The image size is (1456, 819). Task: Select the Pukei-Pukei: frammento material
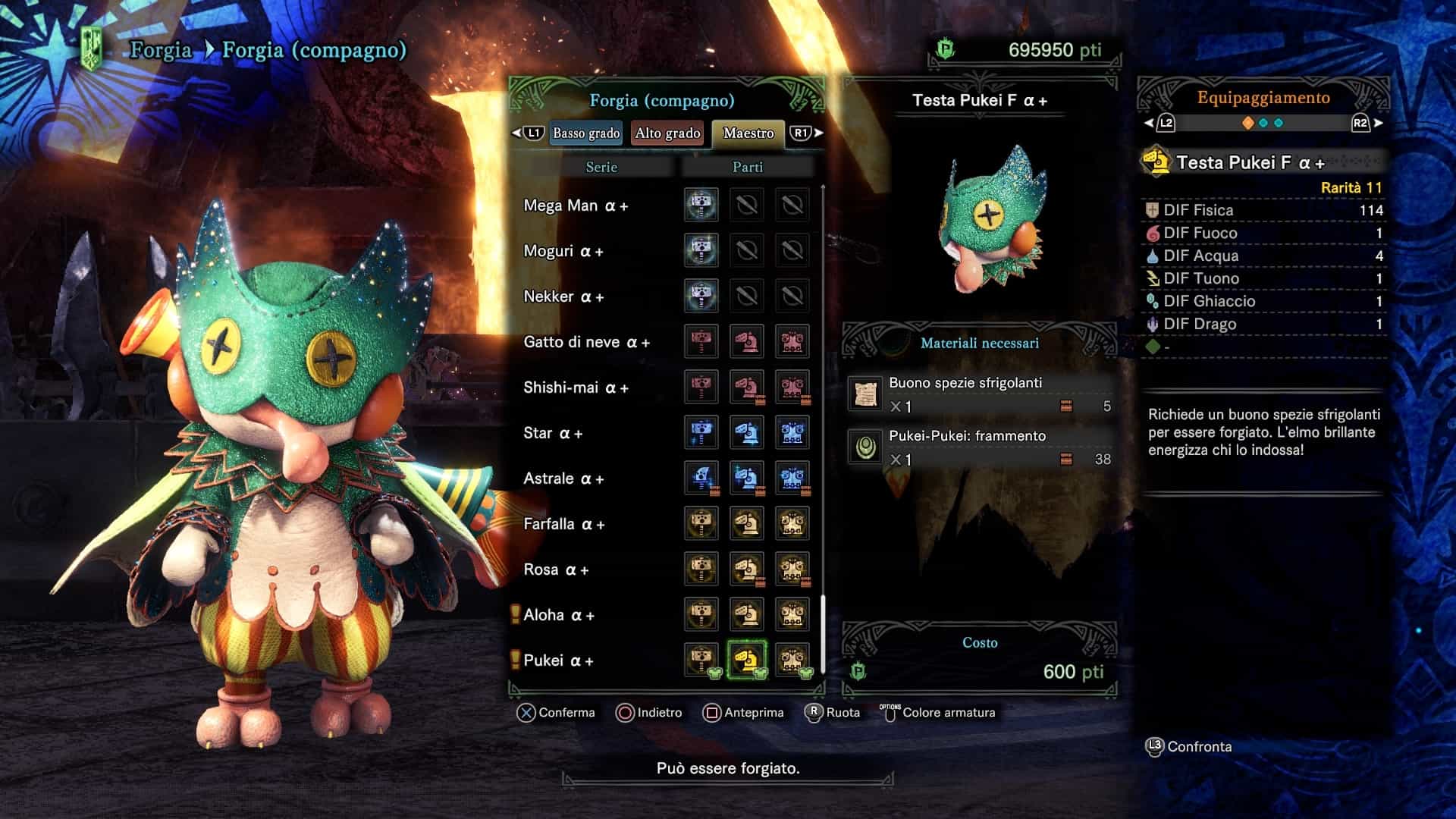pyautogui.click(x=980, y=447)
